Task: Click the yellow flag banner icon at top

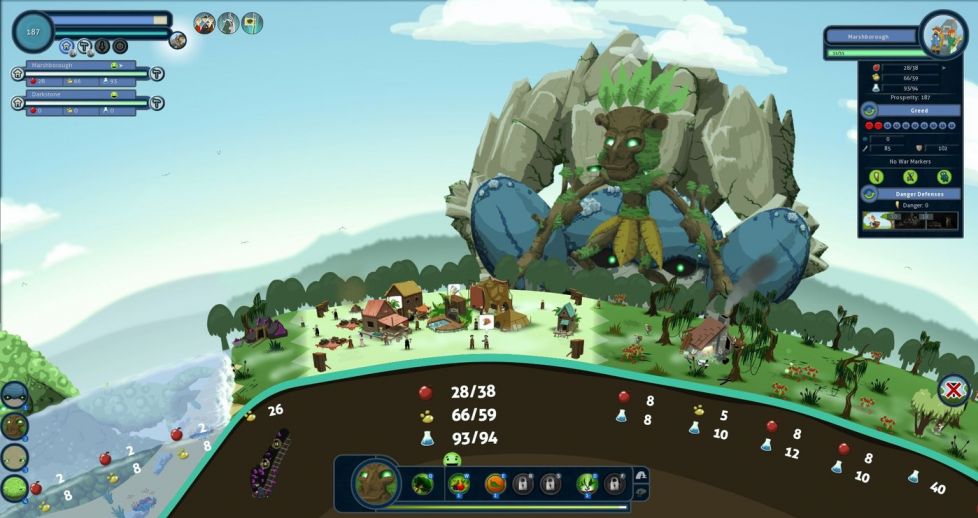Action: point(253,23)
